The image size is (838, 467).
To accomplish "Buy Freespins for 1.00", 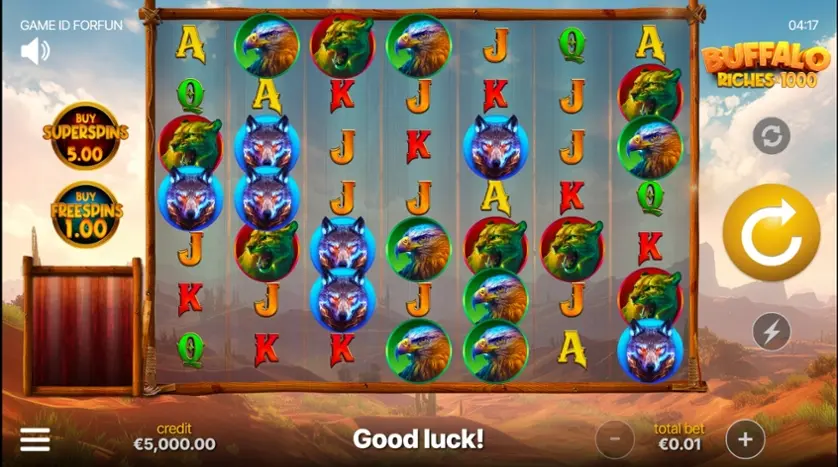I will tap(84, 215).
